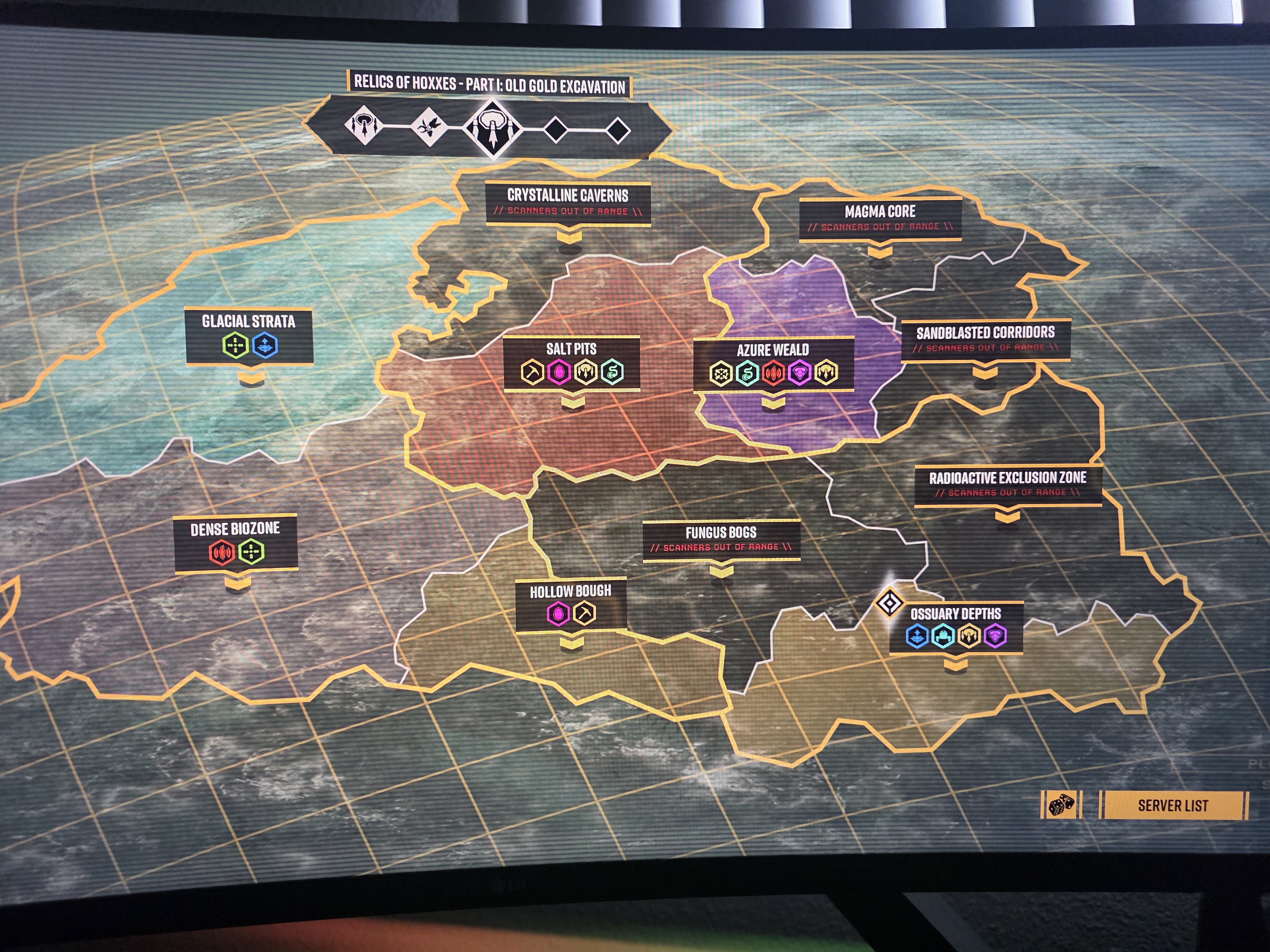The height and width of the screenshot is (952, 1270).
Task: Click the dice random mission button
Action: pos(1061,804)
